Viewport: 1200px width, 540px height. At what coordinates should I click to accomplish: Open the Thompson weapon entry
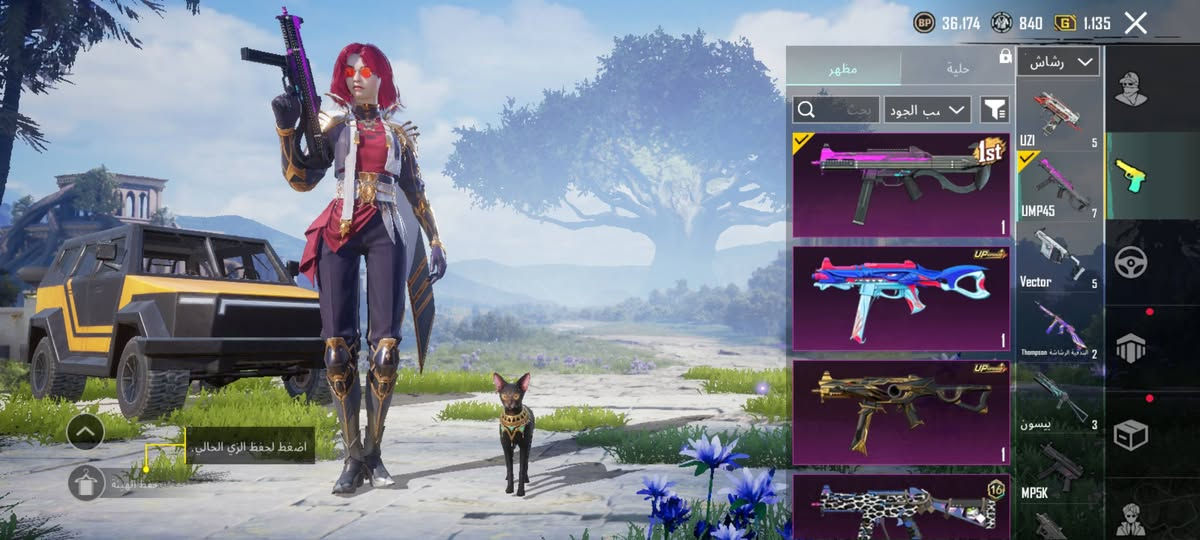[x=1059, y=328]
